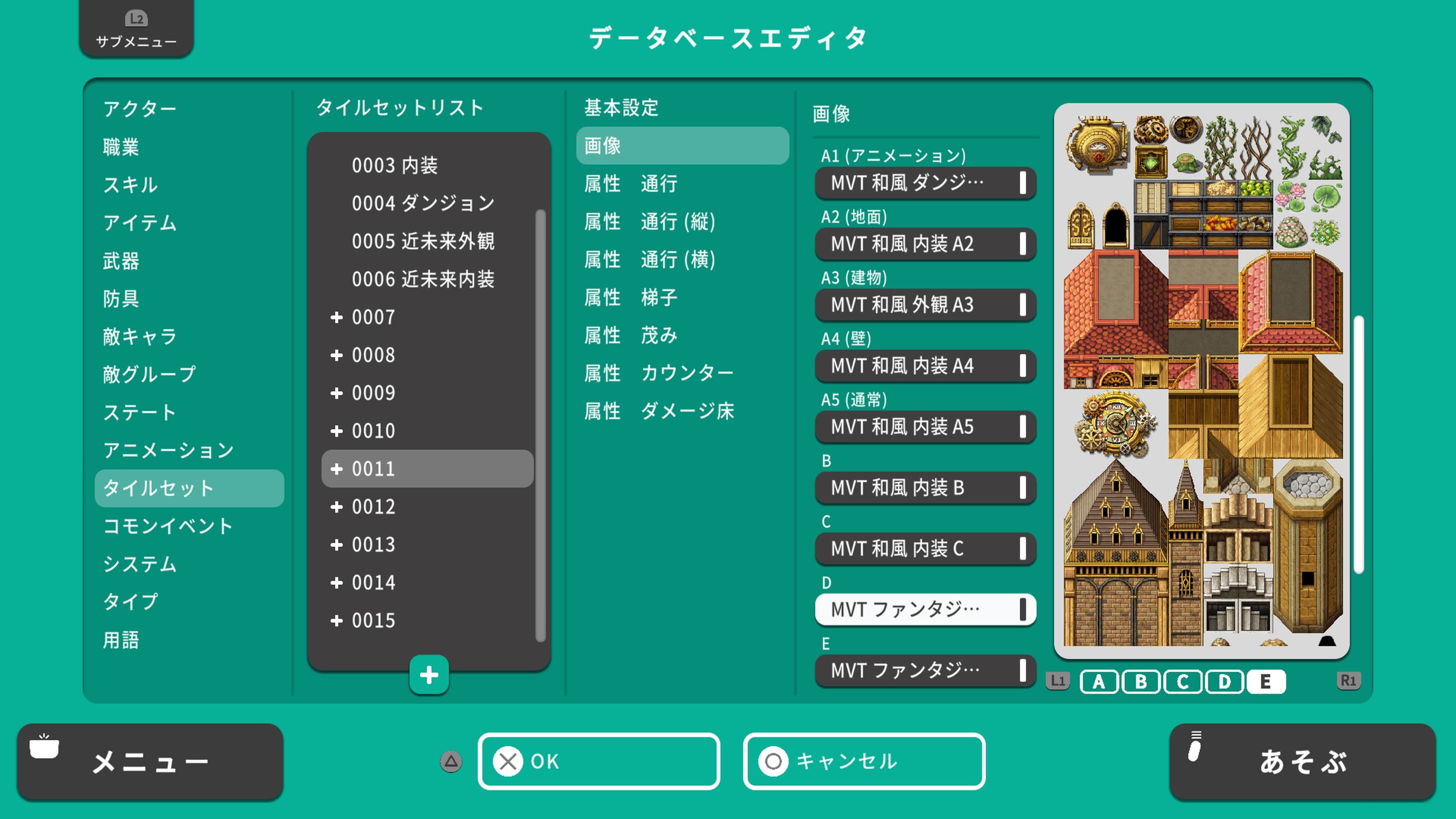This screenshot has height=819, width=1456.
Task: Open the D slot MVT ファンタジ selector
Action: [925, 610]
